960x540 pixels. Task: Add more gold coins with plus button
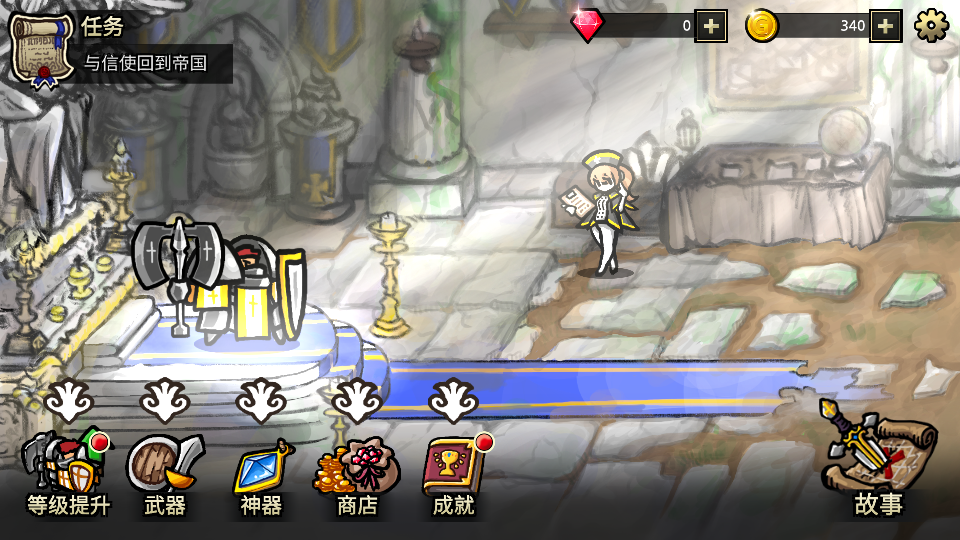[886, 26]
